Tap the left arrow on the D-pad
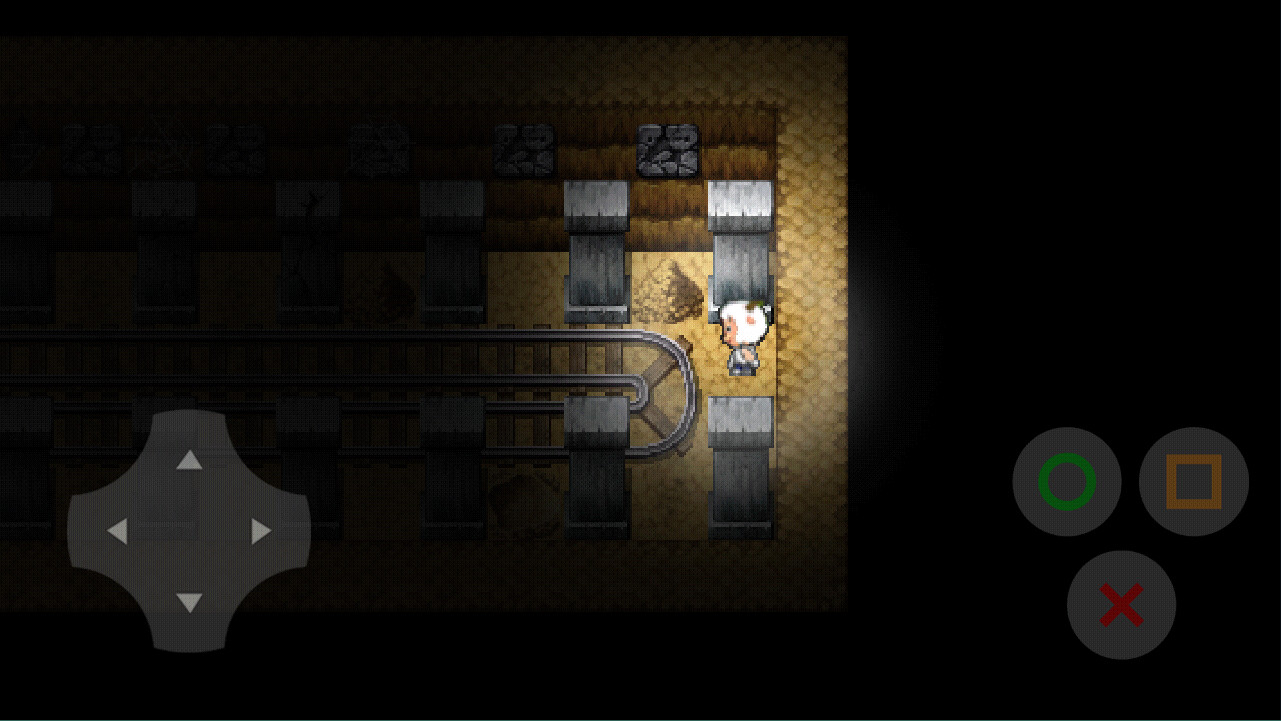 point(117,531)
